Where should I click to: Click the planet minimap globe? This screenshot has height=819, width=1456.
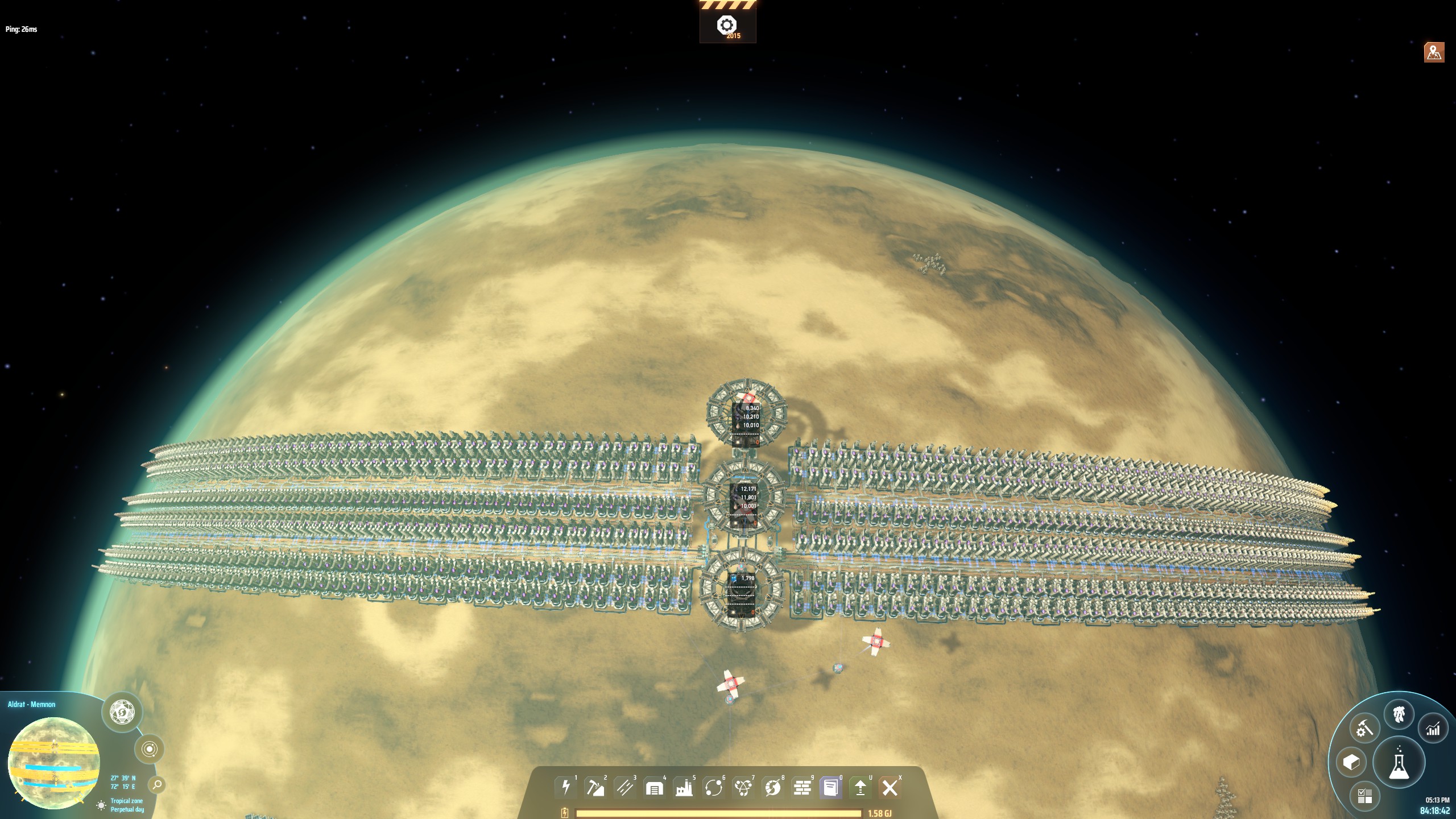pos(54,762)
